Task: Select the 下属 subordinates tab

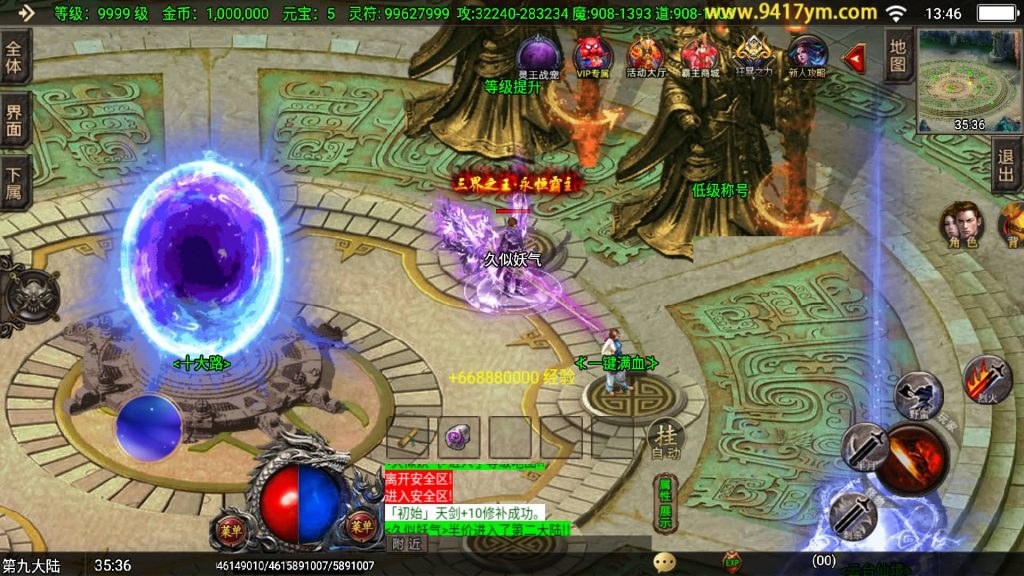Action: [x=15, y=180]
